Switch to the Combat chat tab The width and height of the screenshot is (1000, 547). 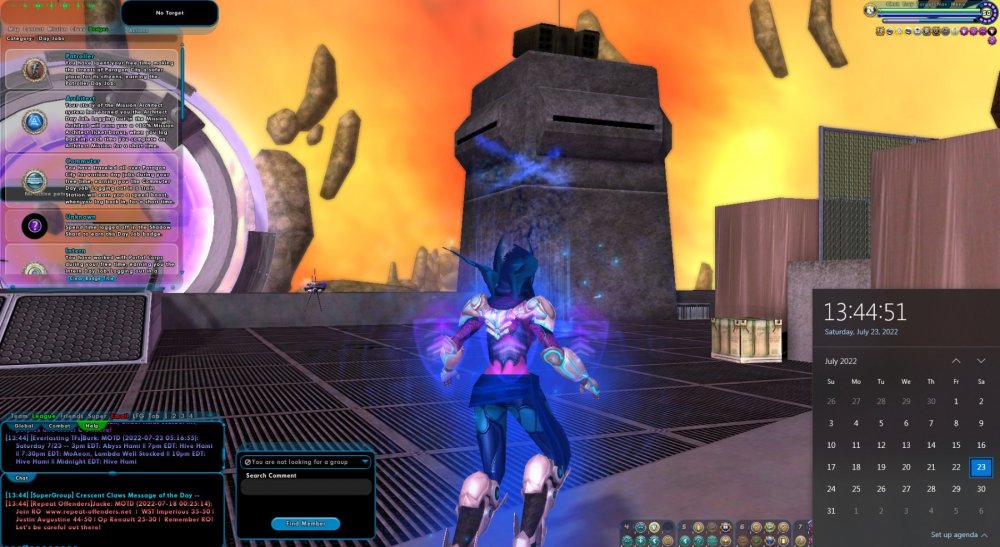click(x=59, y=426)
